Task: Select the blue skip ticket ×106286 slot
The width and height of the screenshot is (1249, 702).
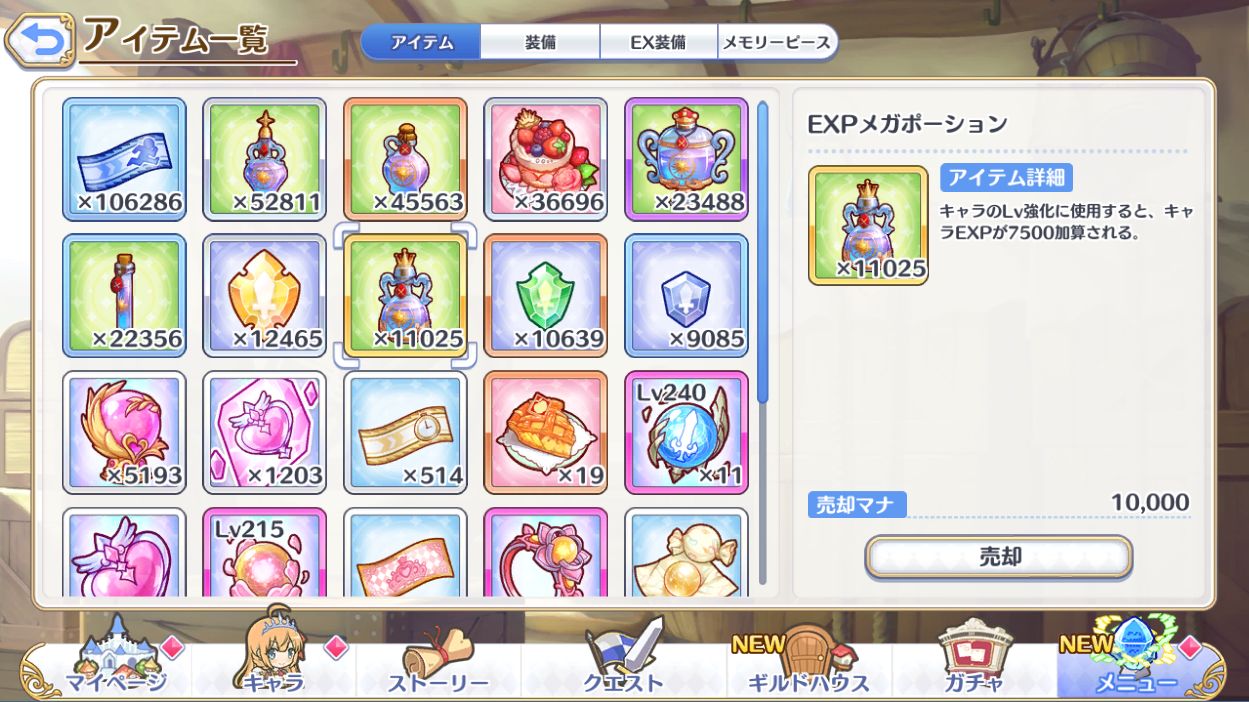Action: [125, 159]
